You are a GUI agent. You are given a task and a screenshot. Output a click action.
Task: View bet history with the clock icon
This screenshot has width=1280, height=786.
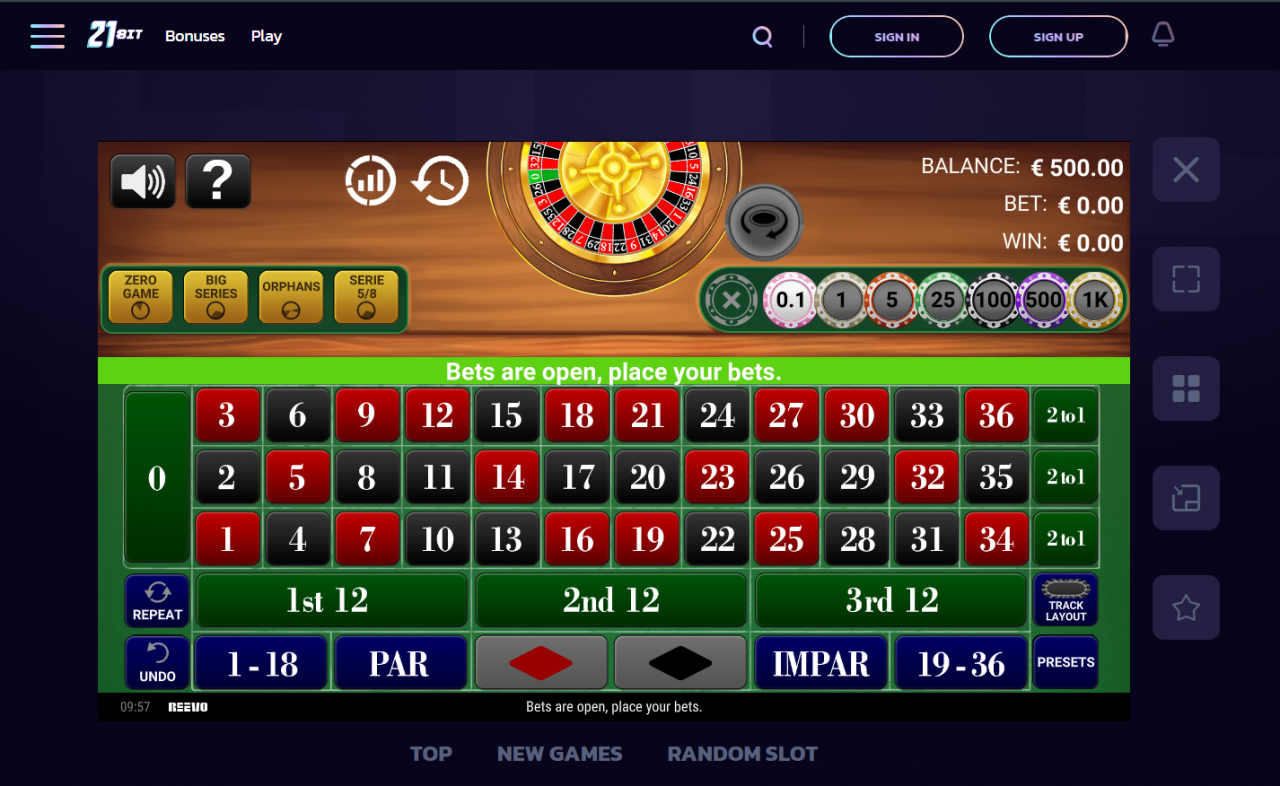point(440,180)
